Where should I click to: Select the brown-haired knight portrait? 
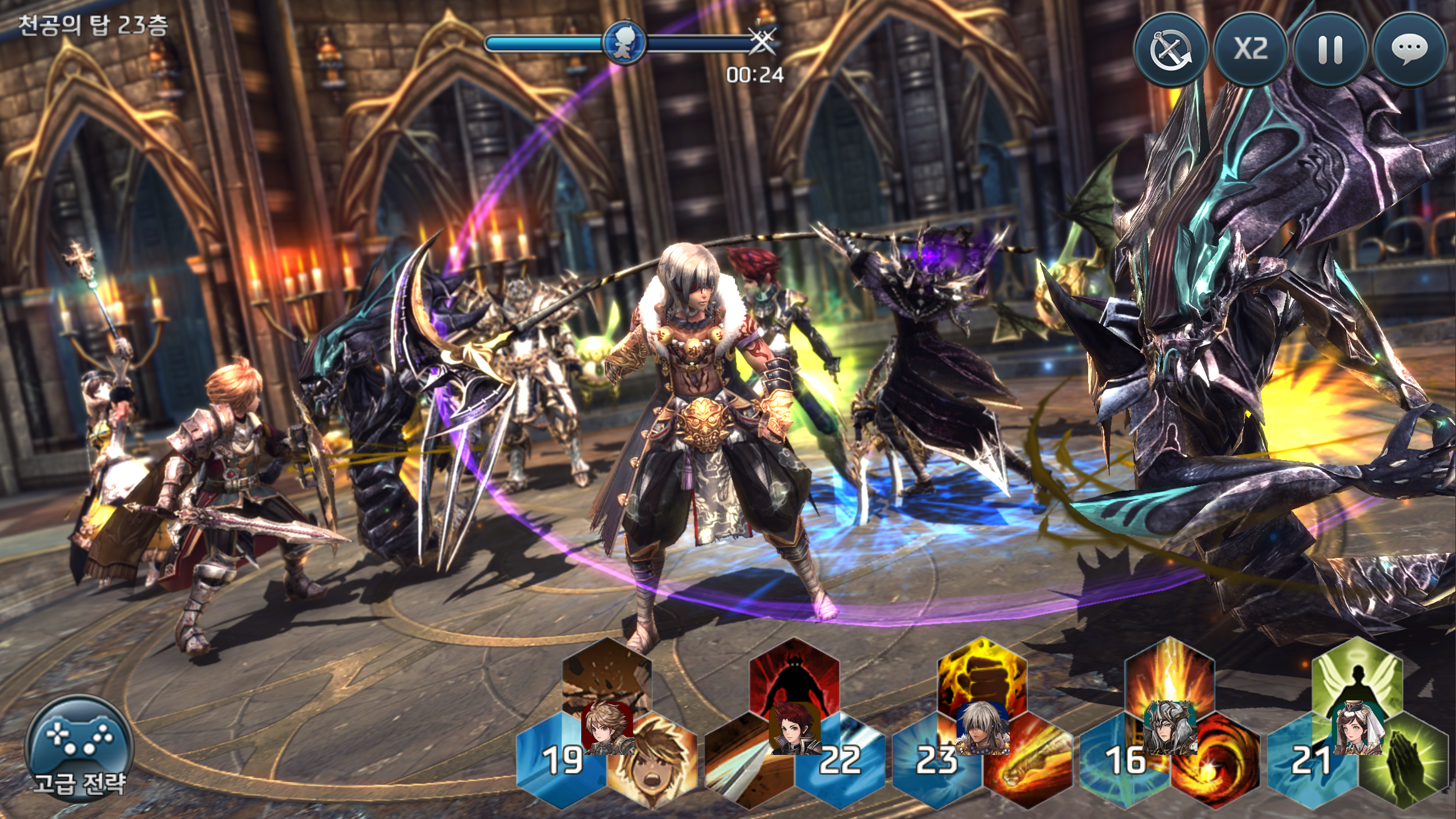606,728
